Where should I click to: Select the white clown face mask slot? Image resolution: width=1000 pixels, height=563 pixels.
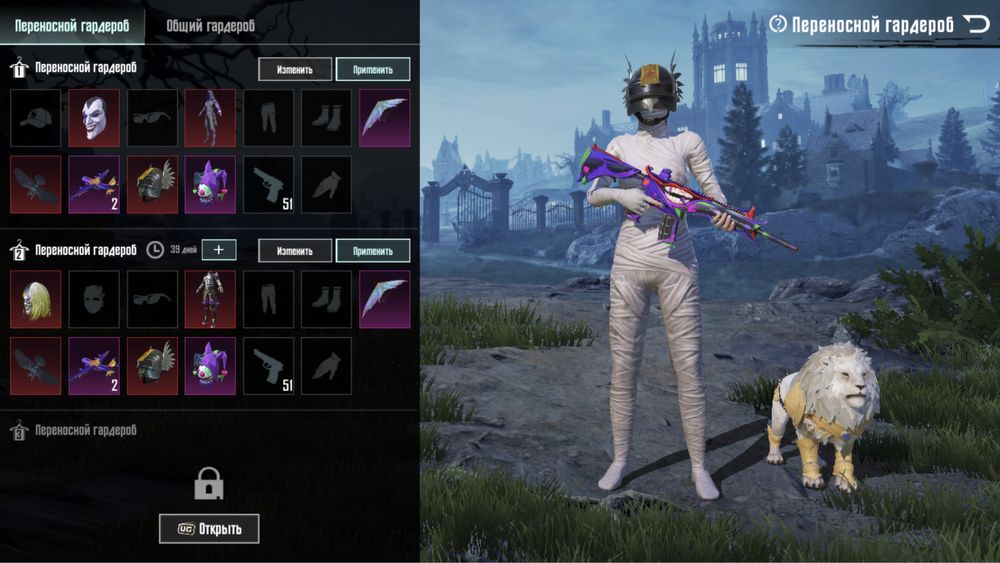pyautogui.click(x=94, y=118)
